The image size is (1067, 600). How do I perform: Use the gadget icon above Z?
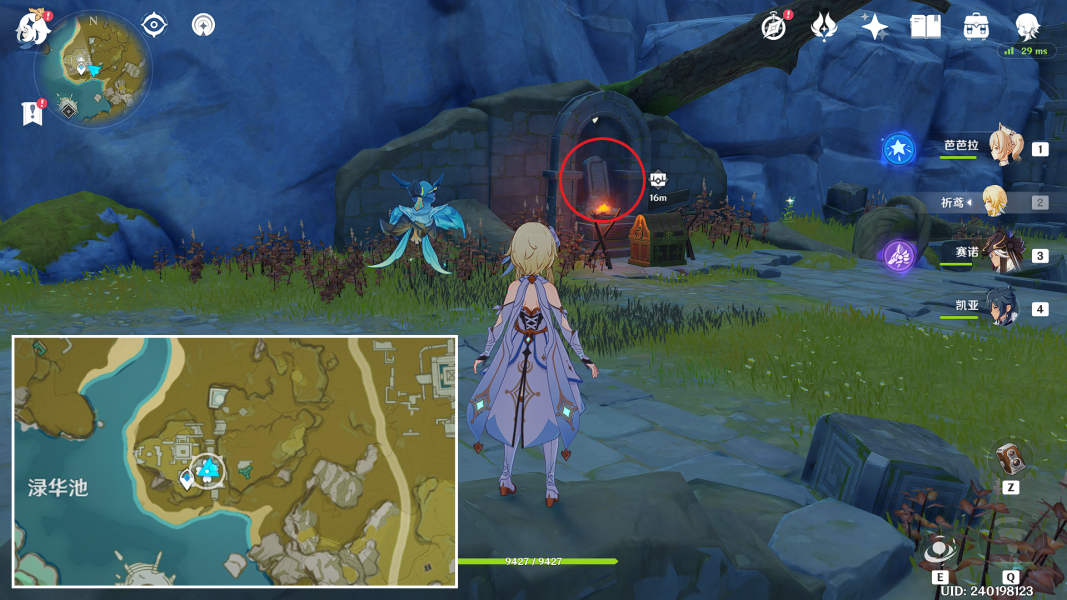[x=1009, y=460]
